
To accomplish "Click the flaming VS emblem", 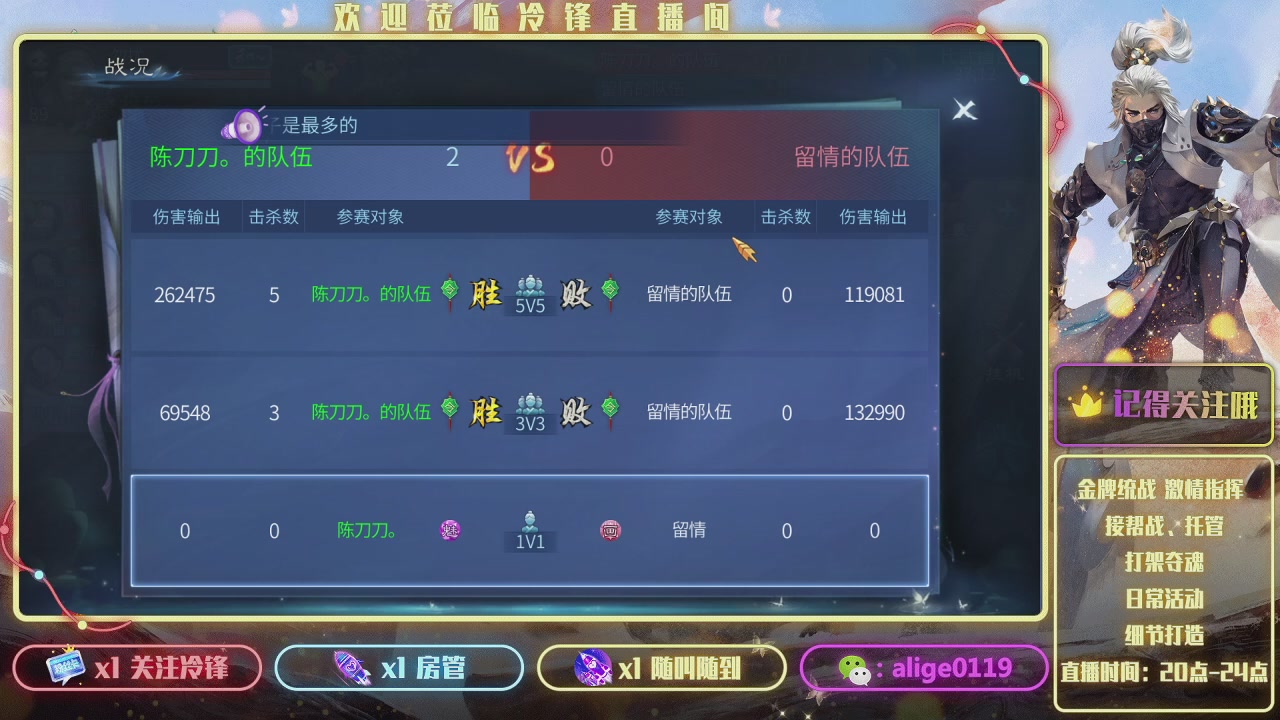I will 529,157.
